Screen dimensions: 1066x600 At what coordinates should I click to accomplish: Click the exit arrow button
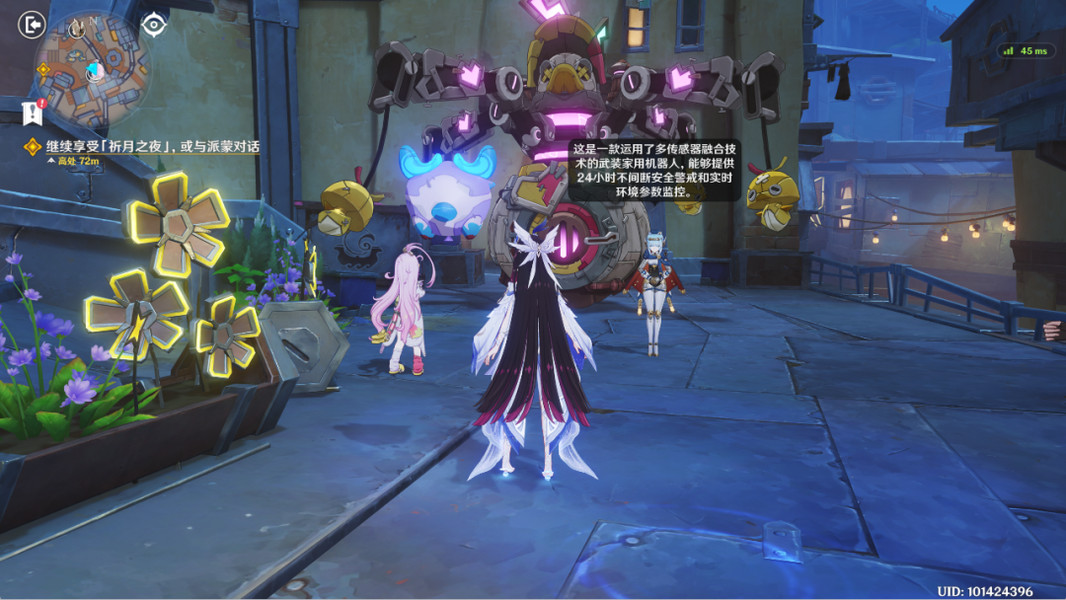coord(32,24)
